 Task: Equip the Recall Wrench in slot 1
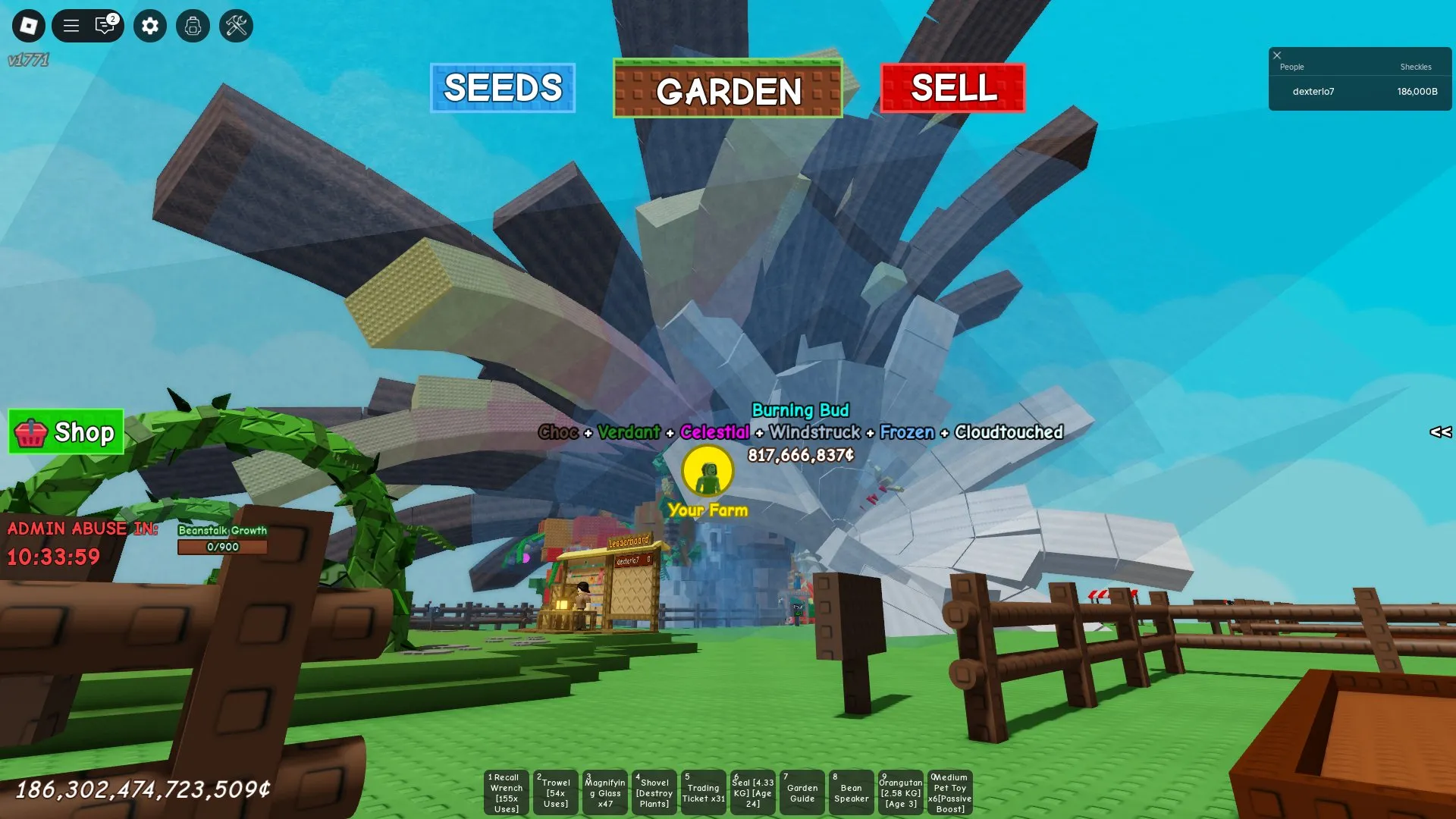505,792
